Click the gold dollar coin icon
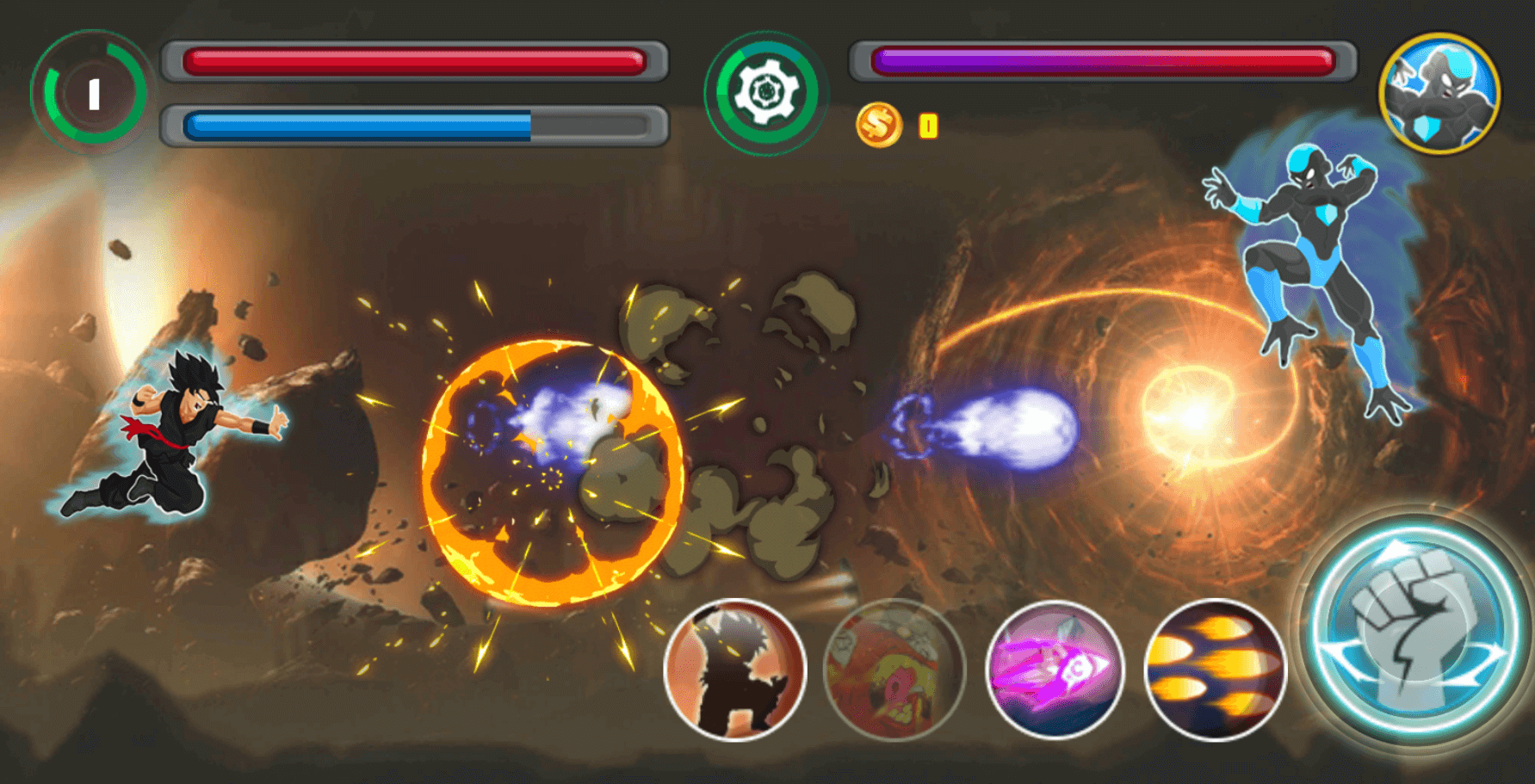 [878, 126]
